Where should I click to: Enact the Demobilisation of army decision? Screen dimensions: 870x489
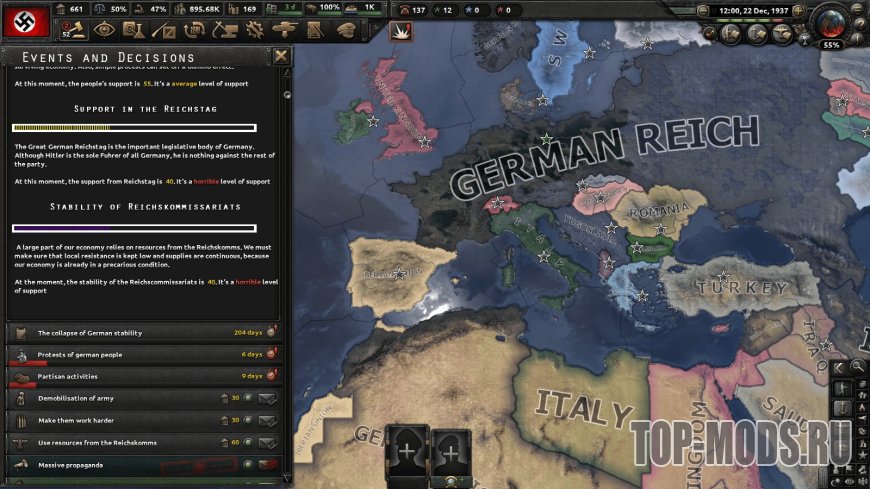[267, 398]
